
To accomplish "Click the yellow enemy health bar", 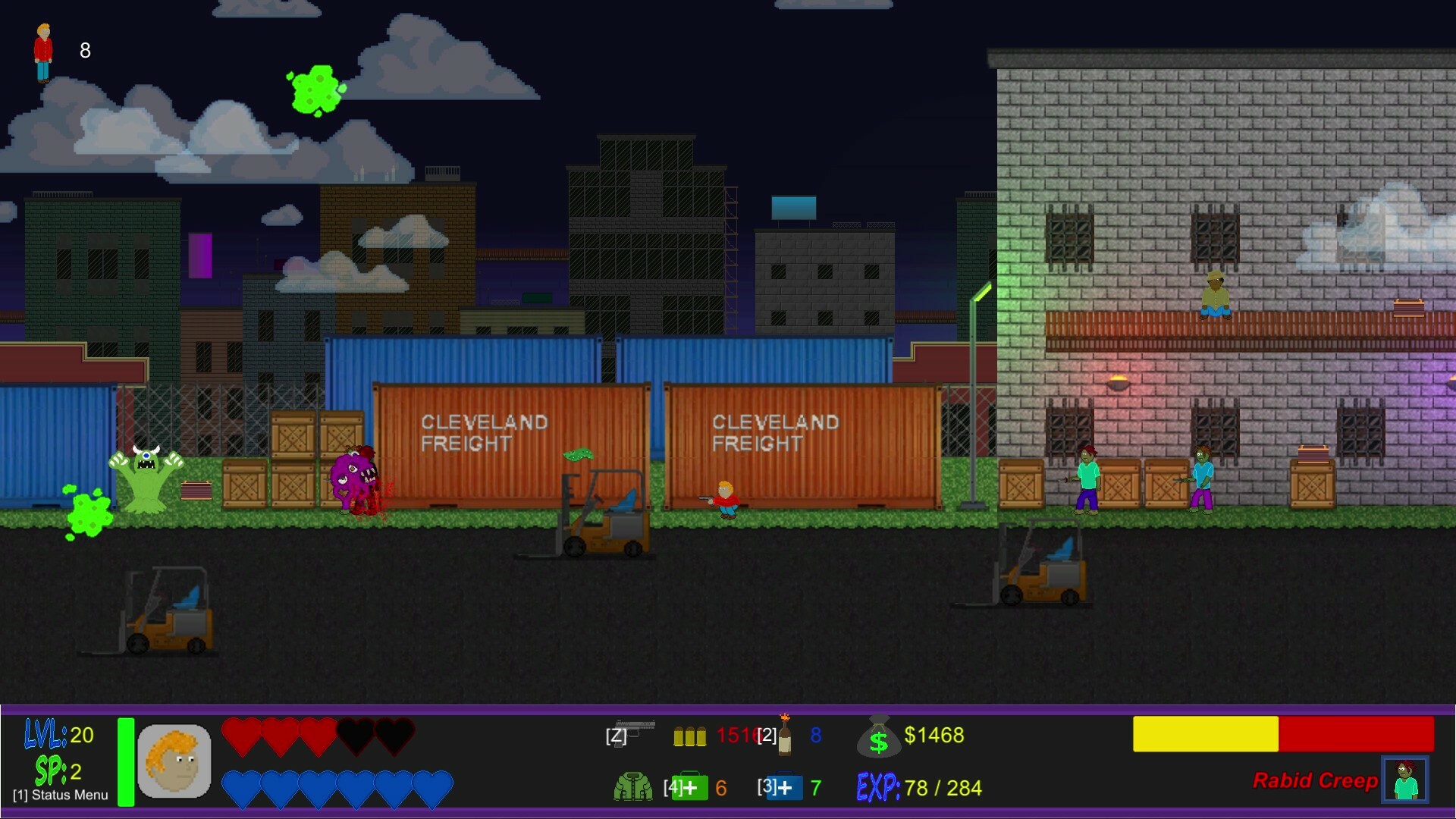I will 1206,734.
